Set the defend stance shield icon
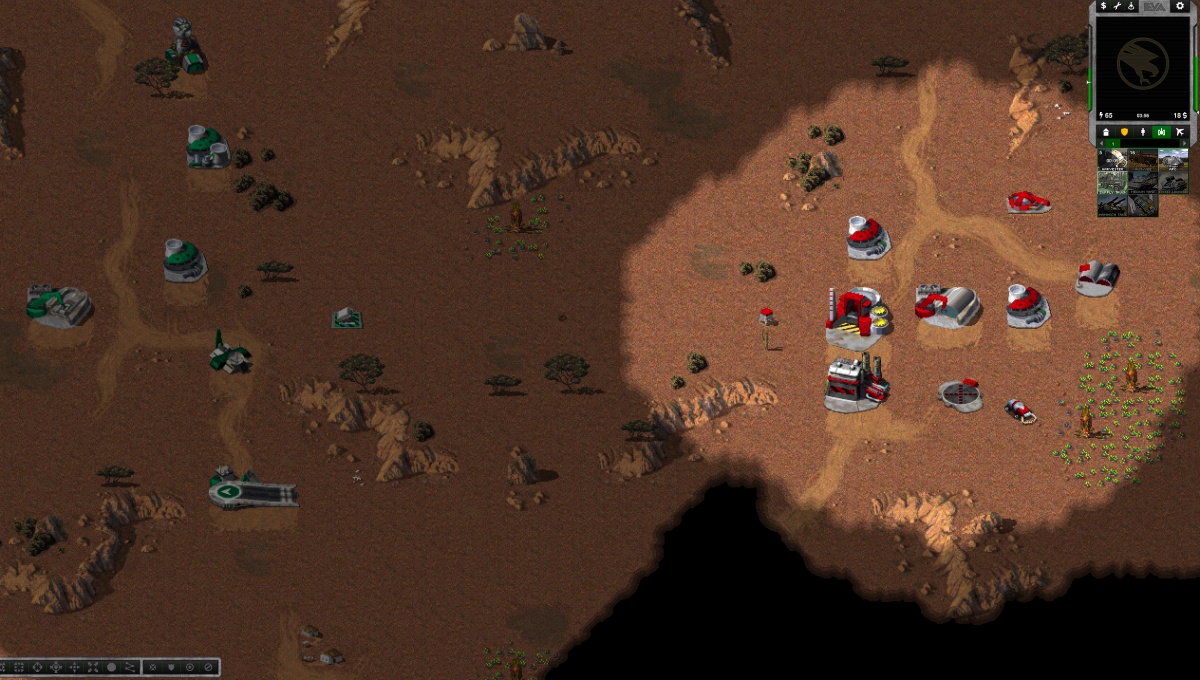The height and width of the screenshot is (680, 1200). pos(171,667)
